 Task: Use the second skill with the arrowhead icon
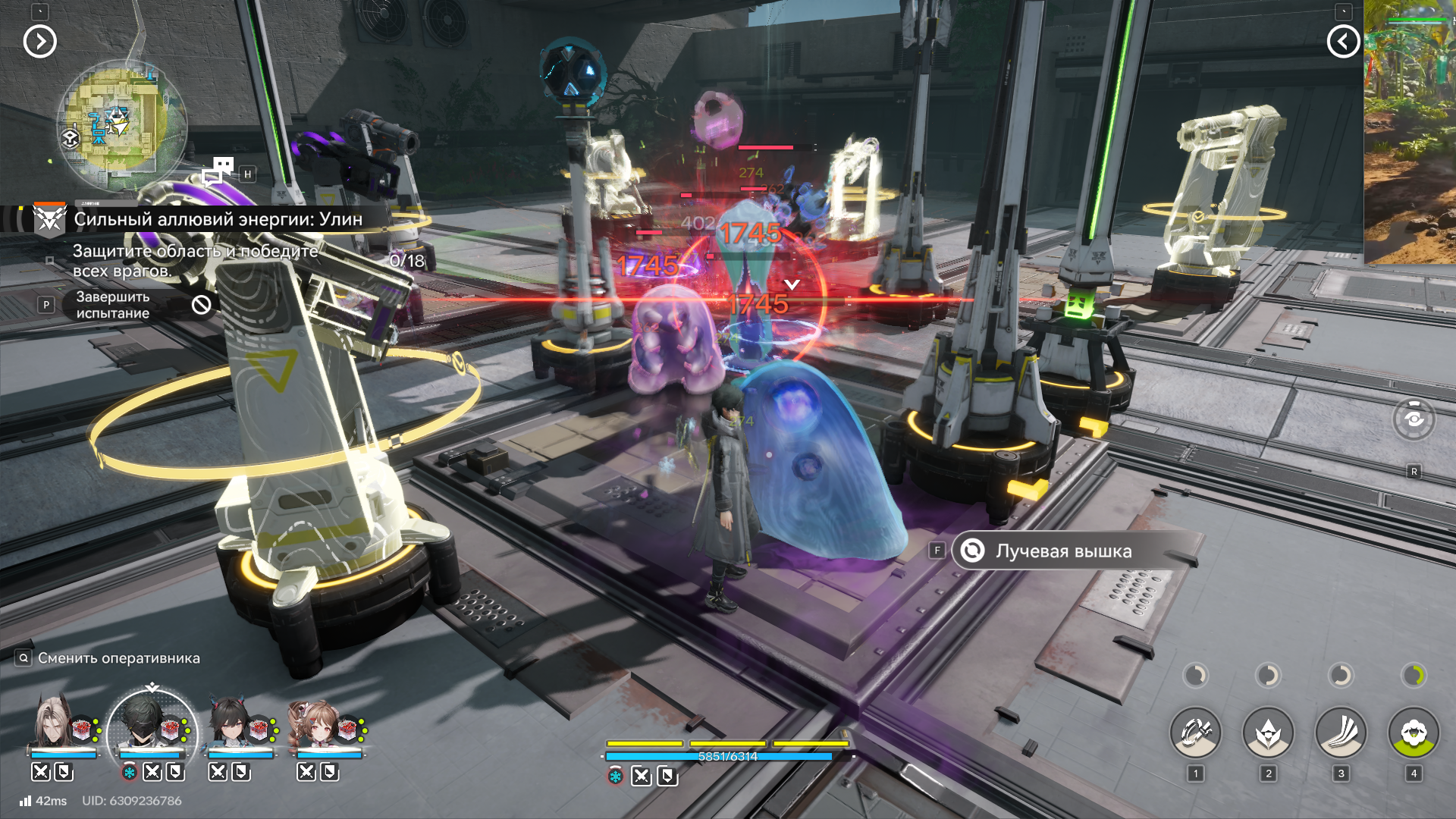[1268, 733]
